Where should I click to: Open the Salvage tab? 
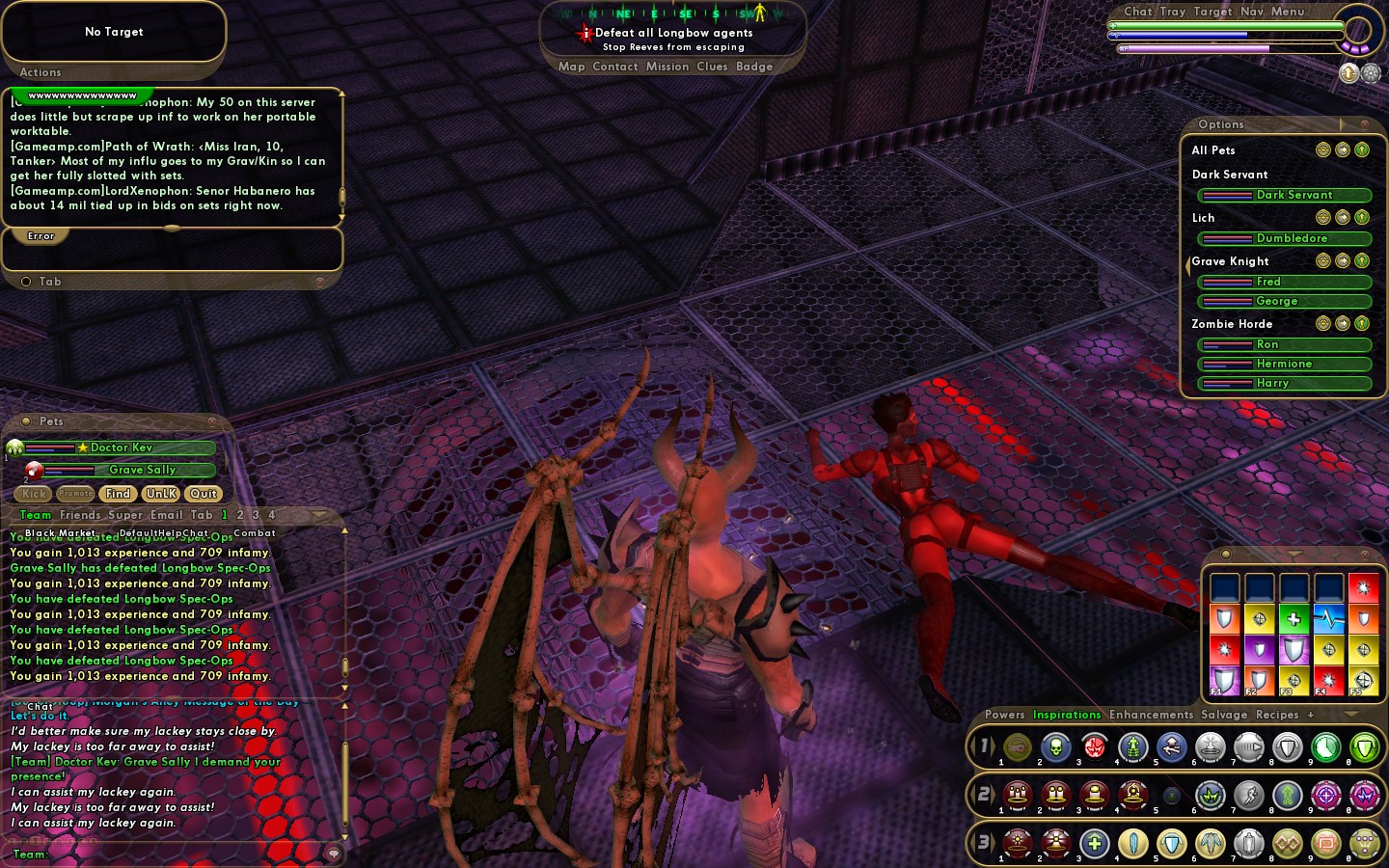1224,715
